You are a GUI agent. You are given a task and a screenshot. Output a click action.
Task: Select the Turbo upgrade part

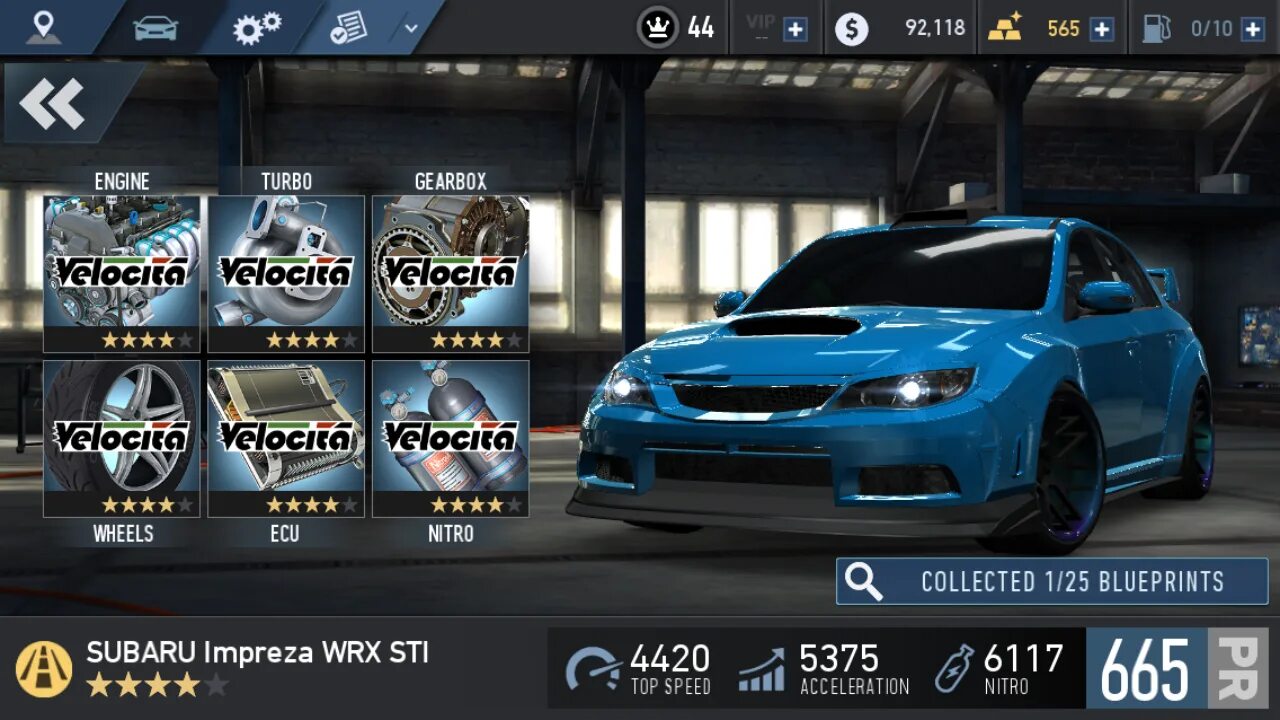(286, 273)
